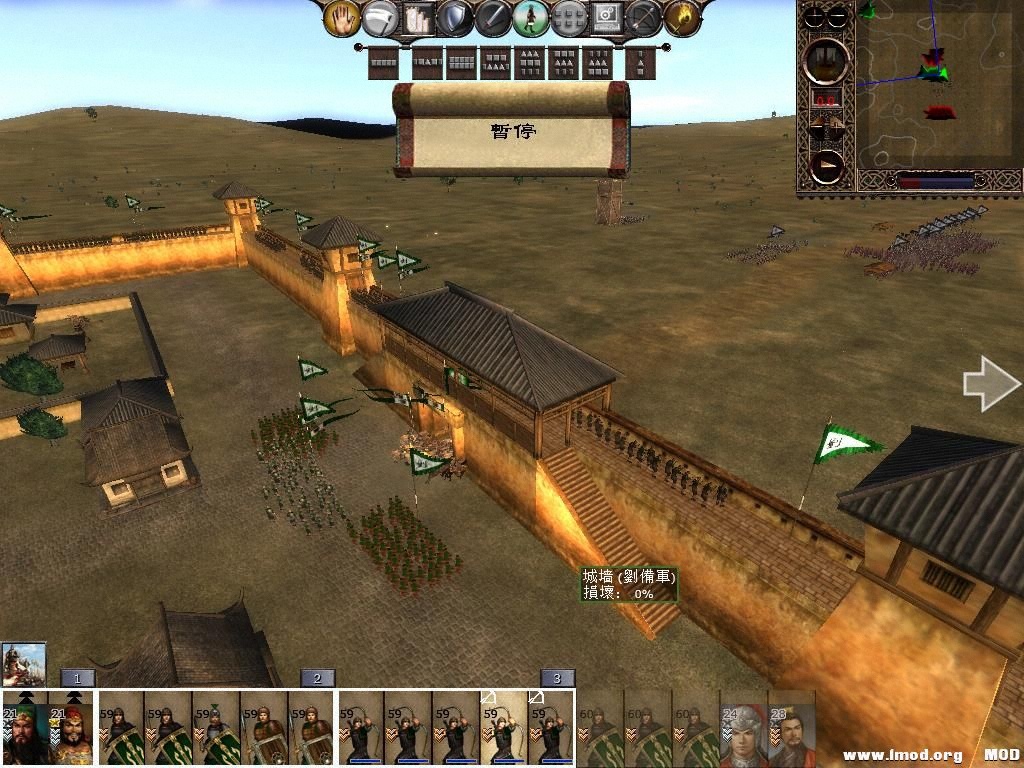Toggle the flaming torch fire-at-will button
This screenshot has height=768, width=1024.
[x=683, y=17]
